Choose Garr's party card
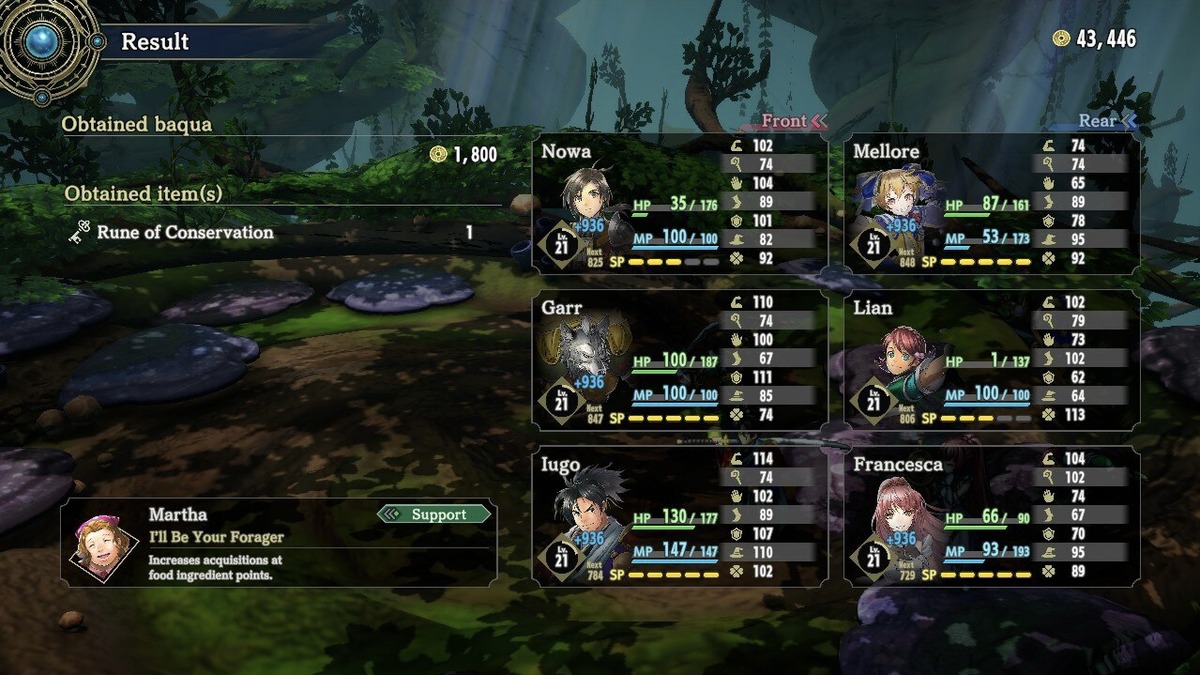Image resolution: width=1200 pixels, height=675 pixels. click(x=680, y=361)
